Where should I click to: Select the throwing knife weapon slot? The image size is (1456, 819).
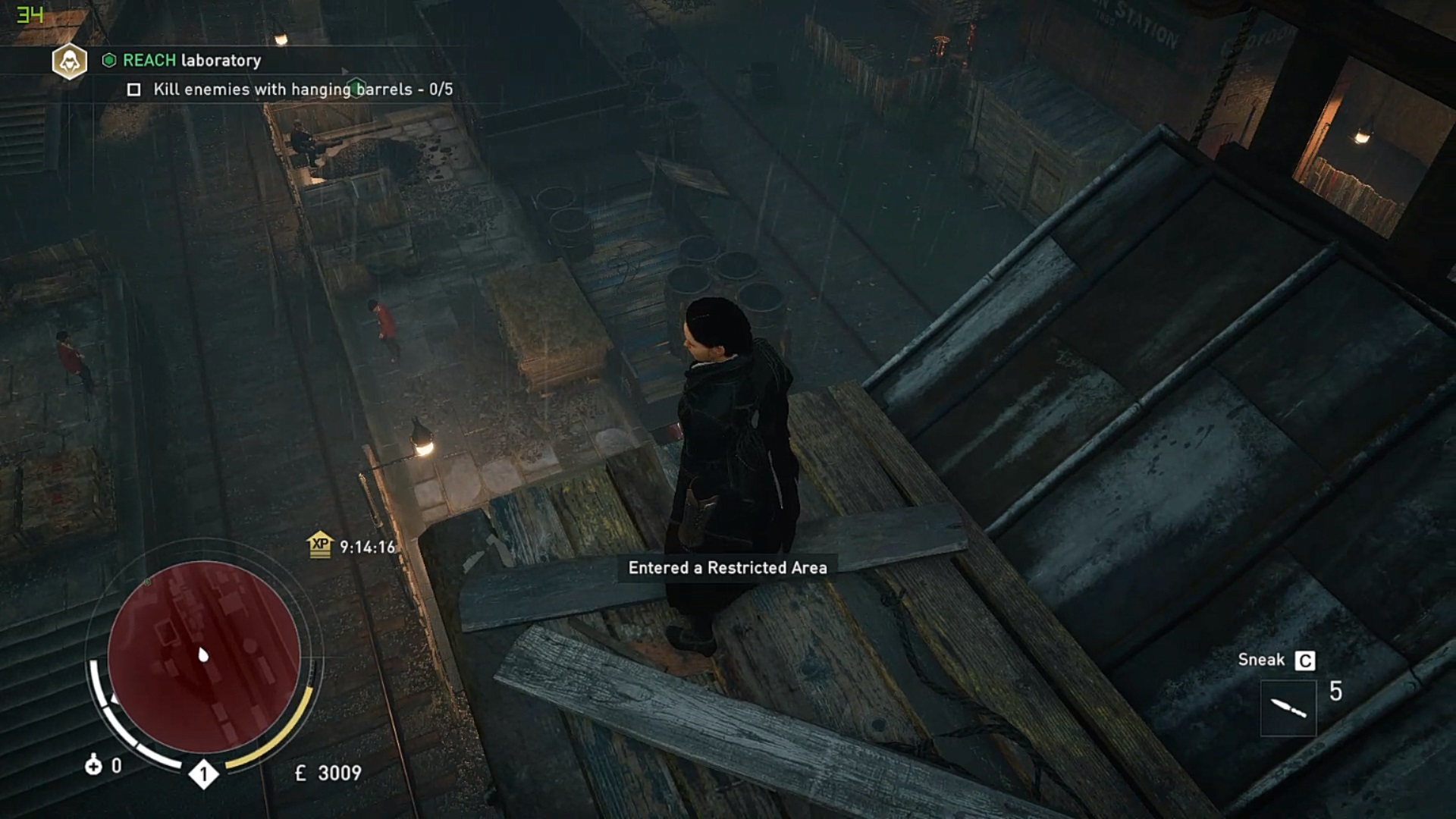point(1288,708)
